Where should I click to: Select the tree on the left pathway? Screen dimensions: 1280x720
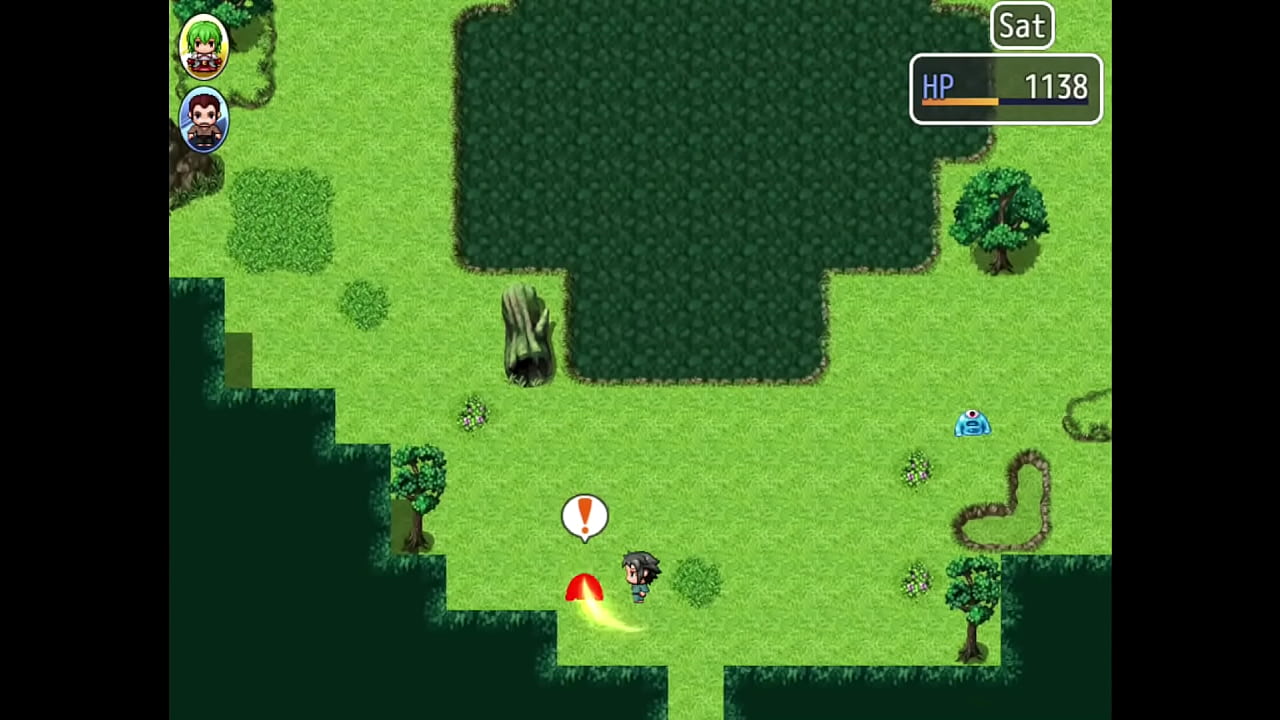click(x=418, y=490)
